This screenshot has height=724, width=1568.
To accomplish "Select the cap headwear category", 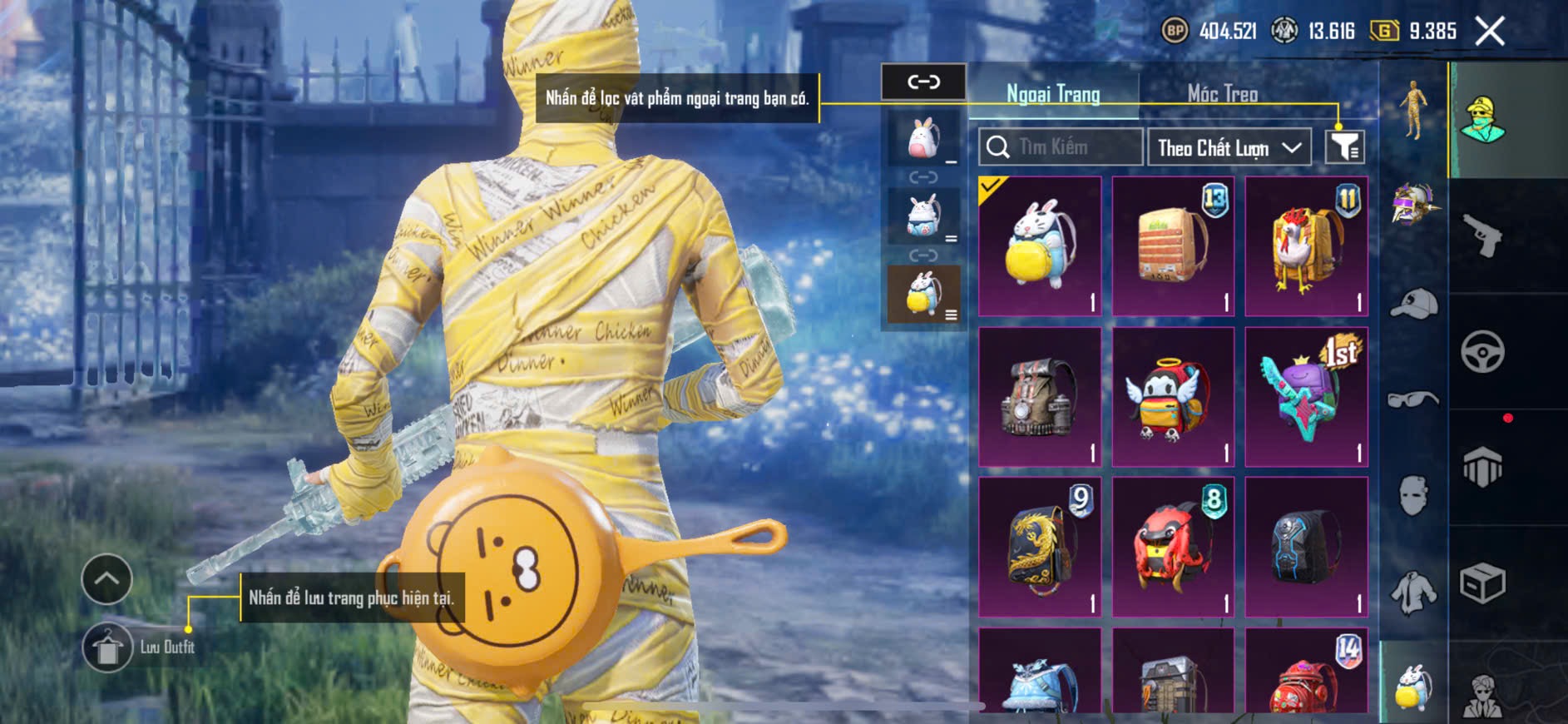I will (x=1413, y=303).
